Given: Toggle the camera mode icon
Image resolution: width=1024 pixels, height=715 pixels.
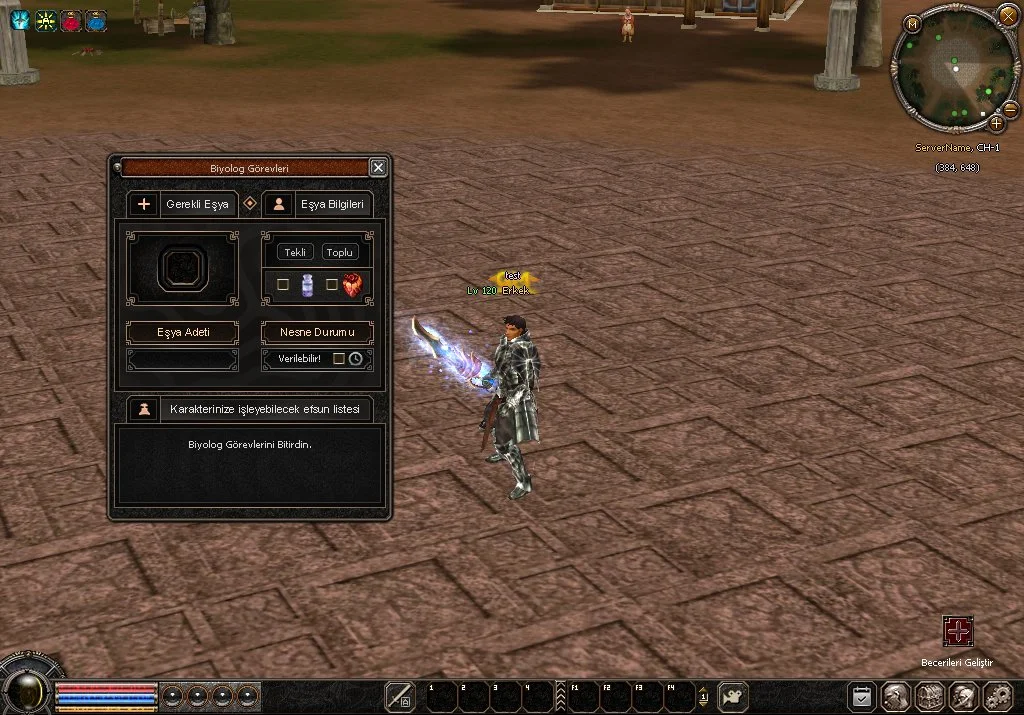Looking at the screenshot, I should (x=735, y=696).
